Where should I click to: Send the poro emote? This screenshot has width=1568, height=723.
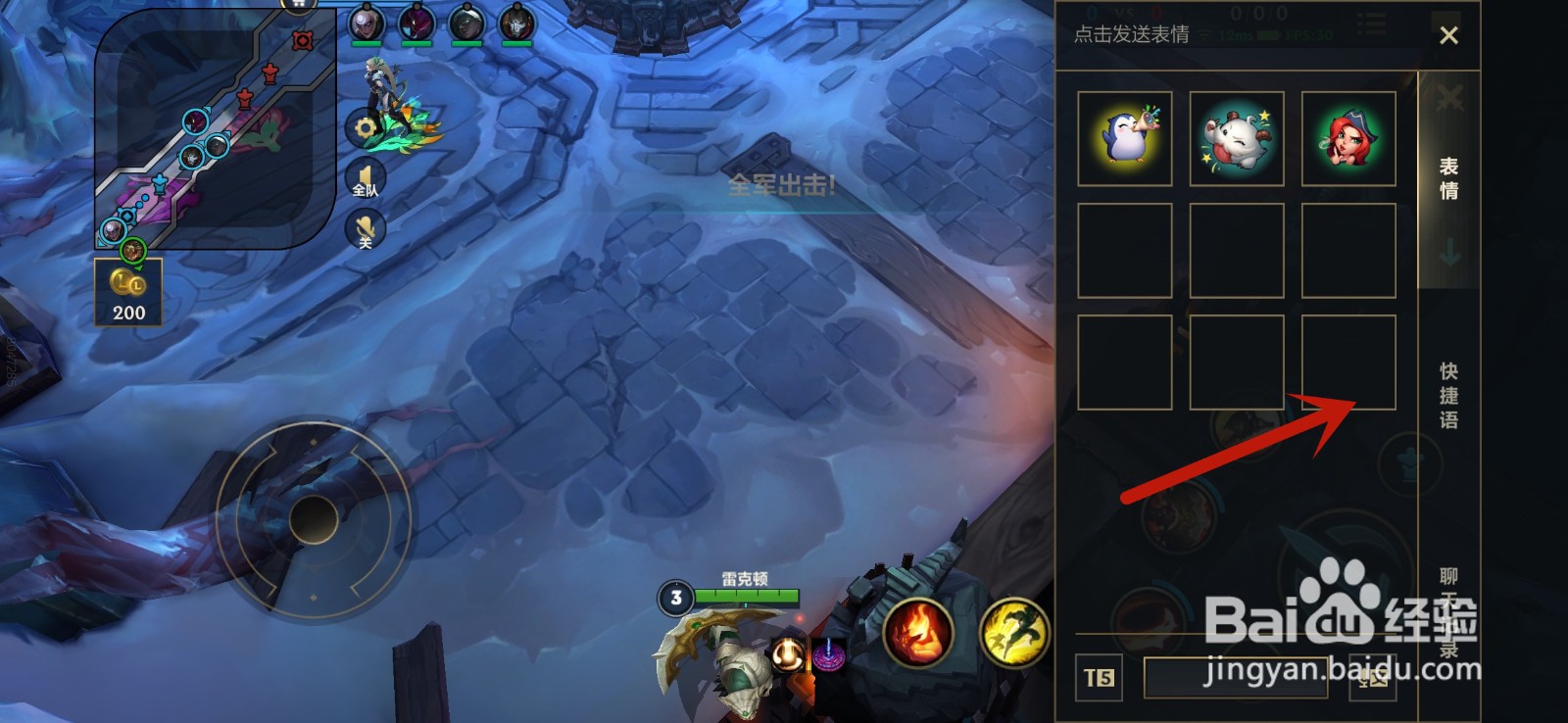(1237, 139)
